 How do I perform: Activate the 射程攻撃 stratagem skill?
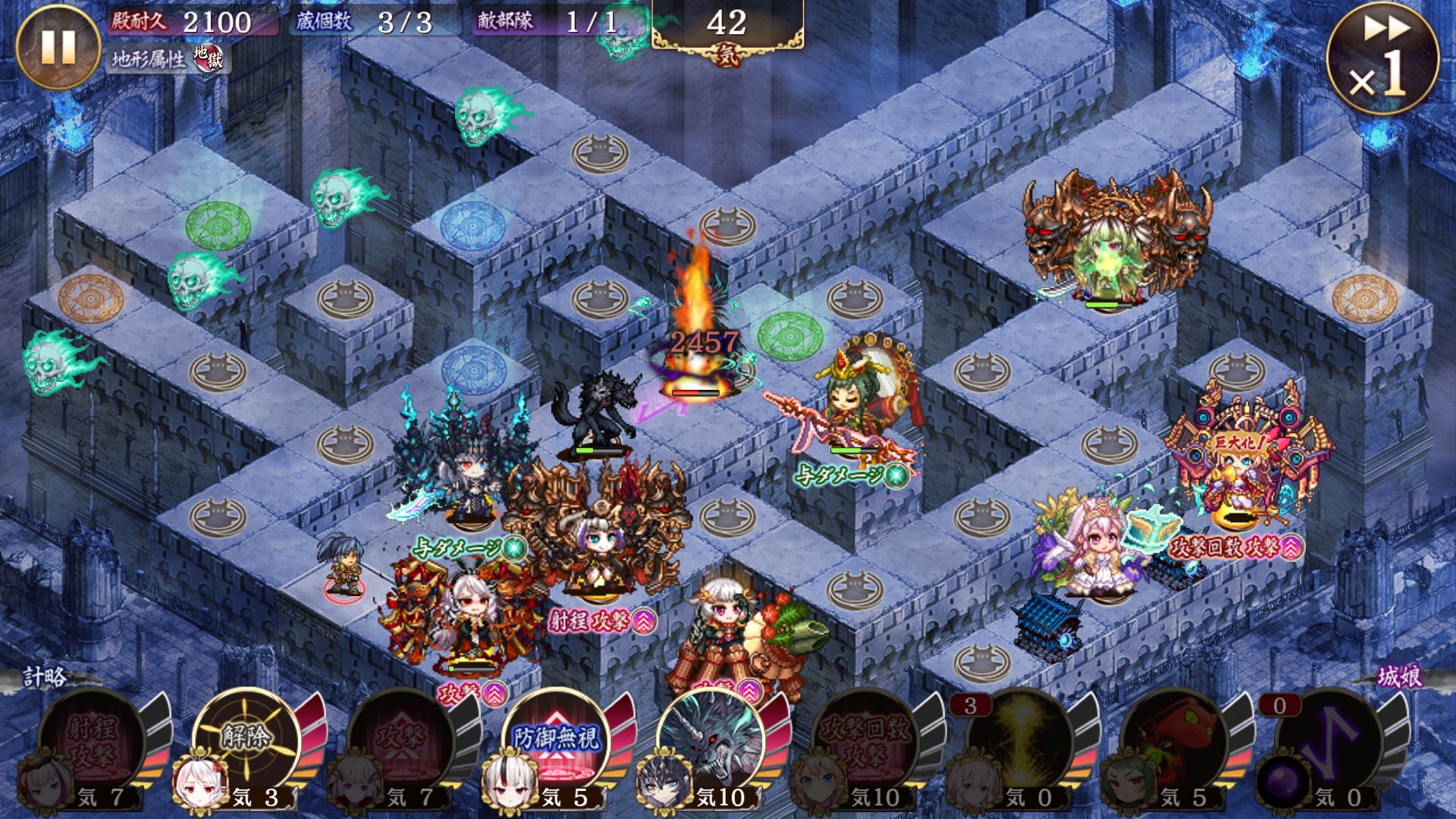(x=93, y=742)
